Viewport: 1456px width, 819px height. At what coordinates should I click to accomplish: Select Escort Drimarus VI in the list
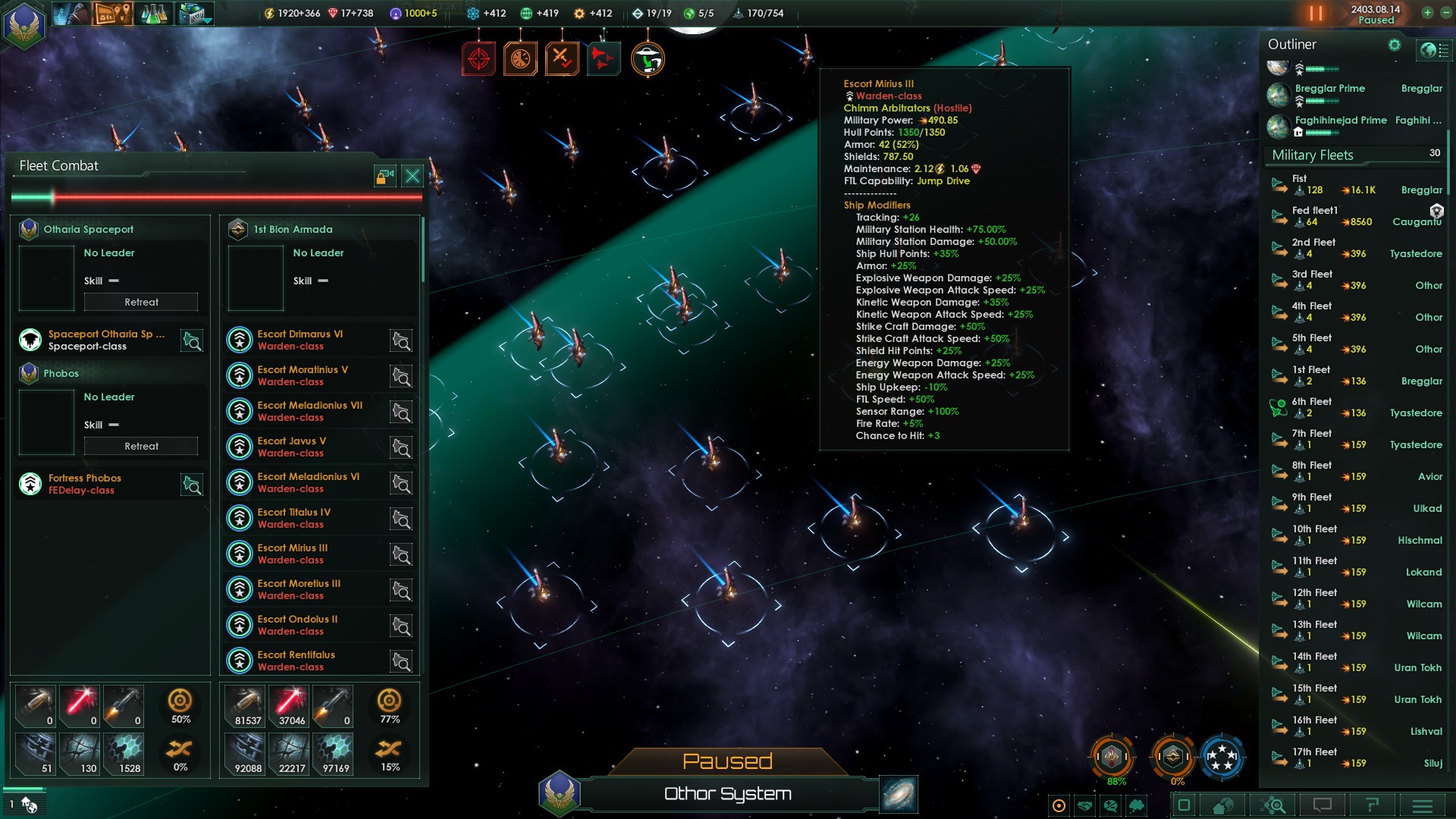300,340
